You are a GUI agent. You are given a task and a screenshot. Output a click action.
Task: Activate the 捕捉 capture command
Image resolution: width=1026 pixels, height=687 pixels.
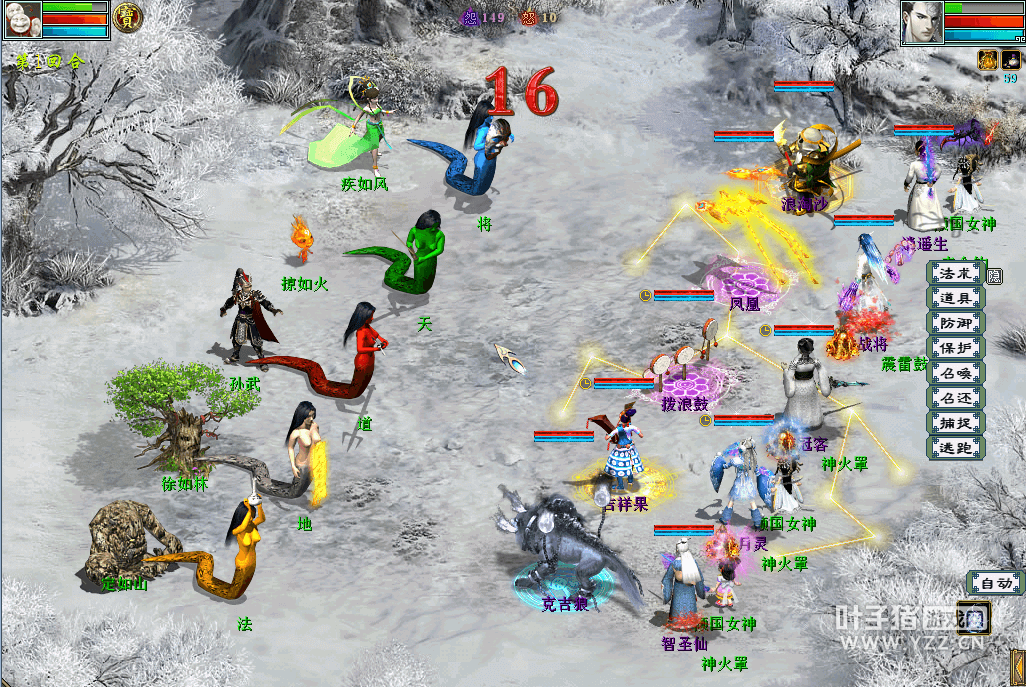(x=955, y=423)
